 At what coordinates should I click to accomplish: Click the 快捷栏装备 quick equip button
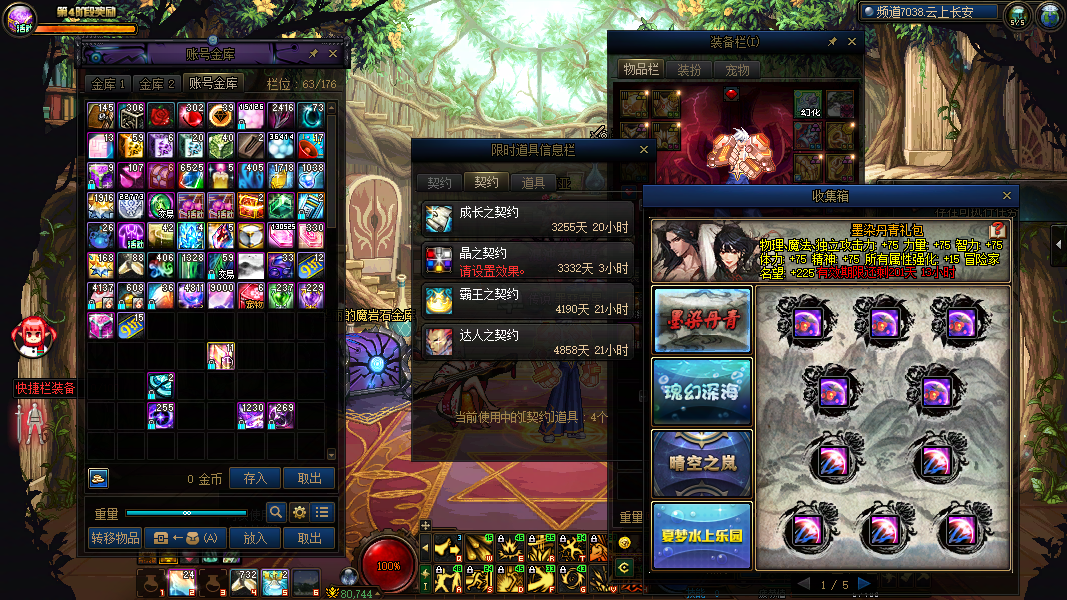coord(45,388)
